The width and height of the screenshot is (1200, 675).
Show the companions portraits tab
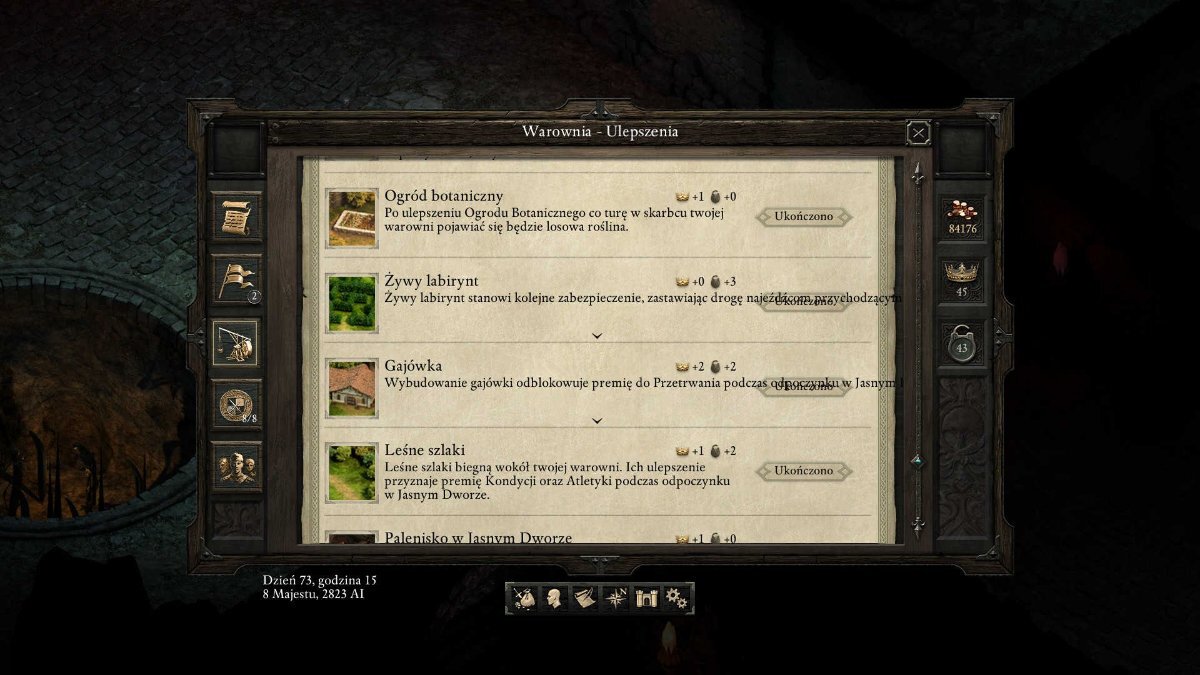coord(237,466)
